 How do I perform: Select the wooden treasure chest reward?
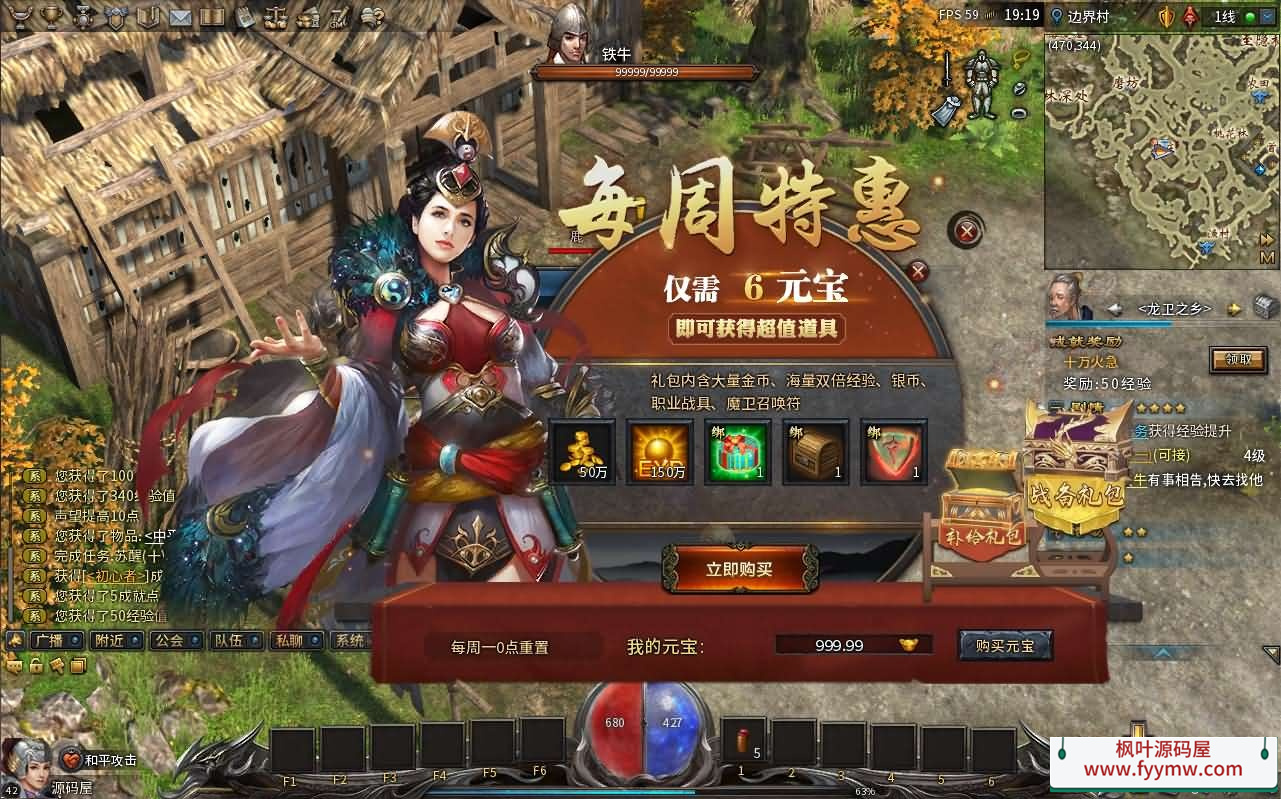(x=815, y=452)
